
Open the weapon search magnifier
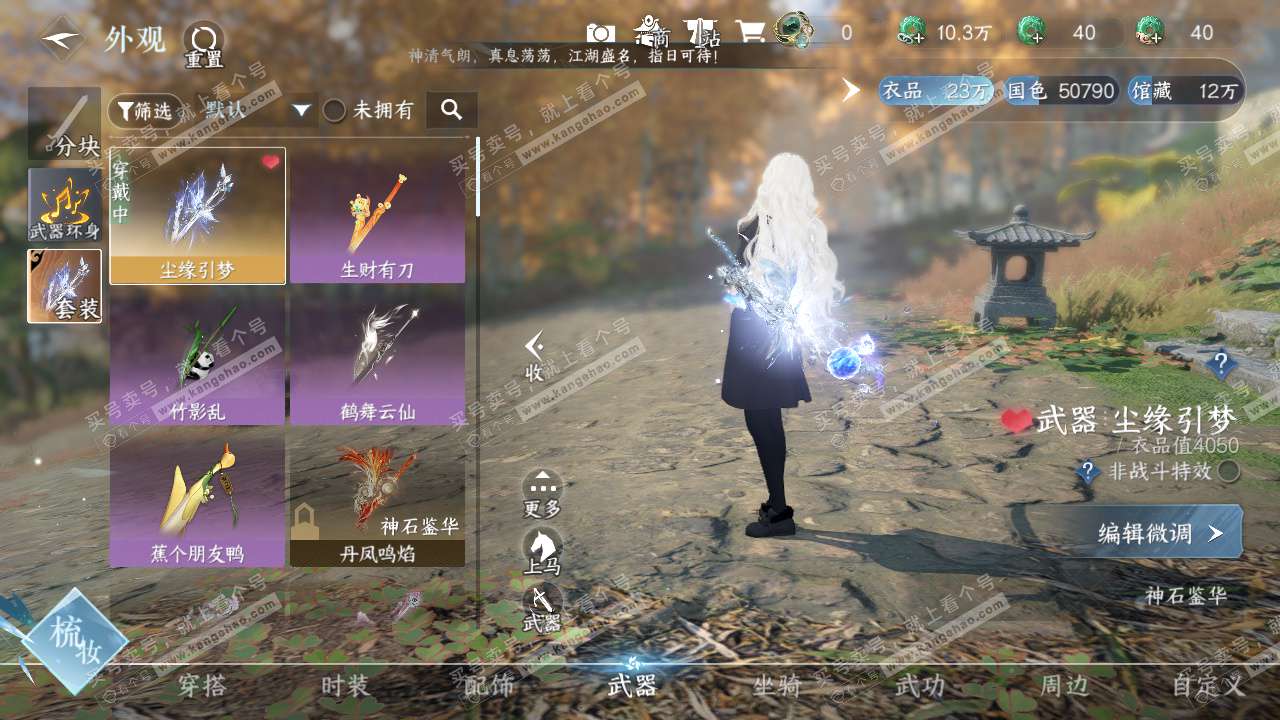tap(451, 110)
